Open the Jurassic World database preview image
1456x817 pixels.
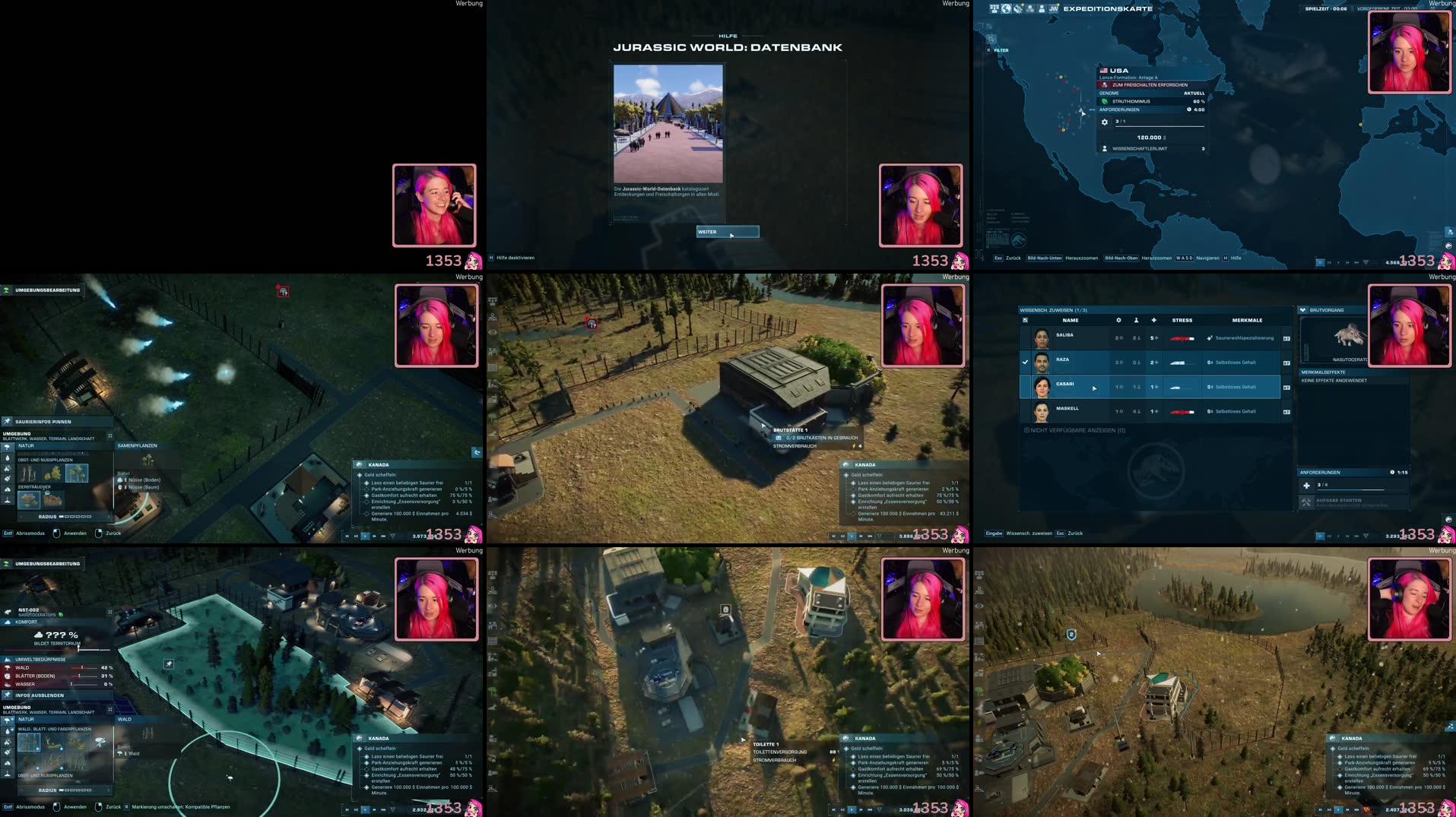(668, 123)
